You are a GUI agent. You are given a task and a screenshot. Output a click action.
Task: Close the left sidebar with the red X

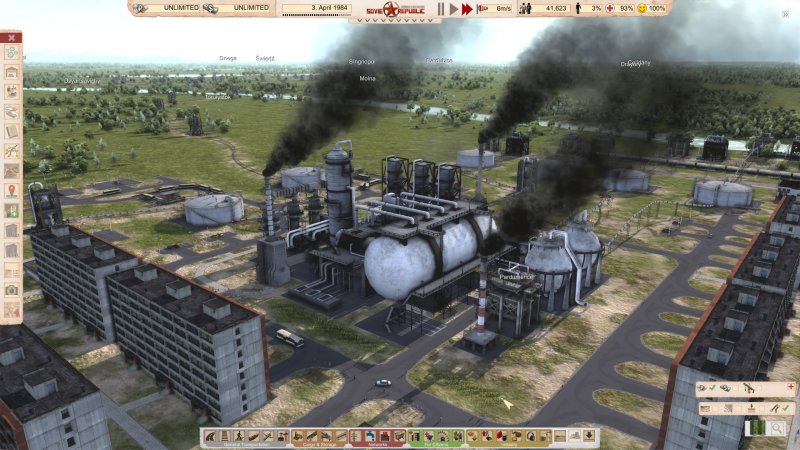12,38
